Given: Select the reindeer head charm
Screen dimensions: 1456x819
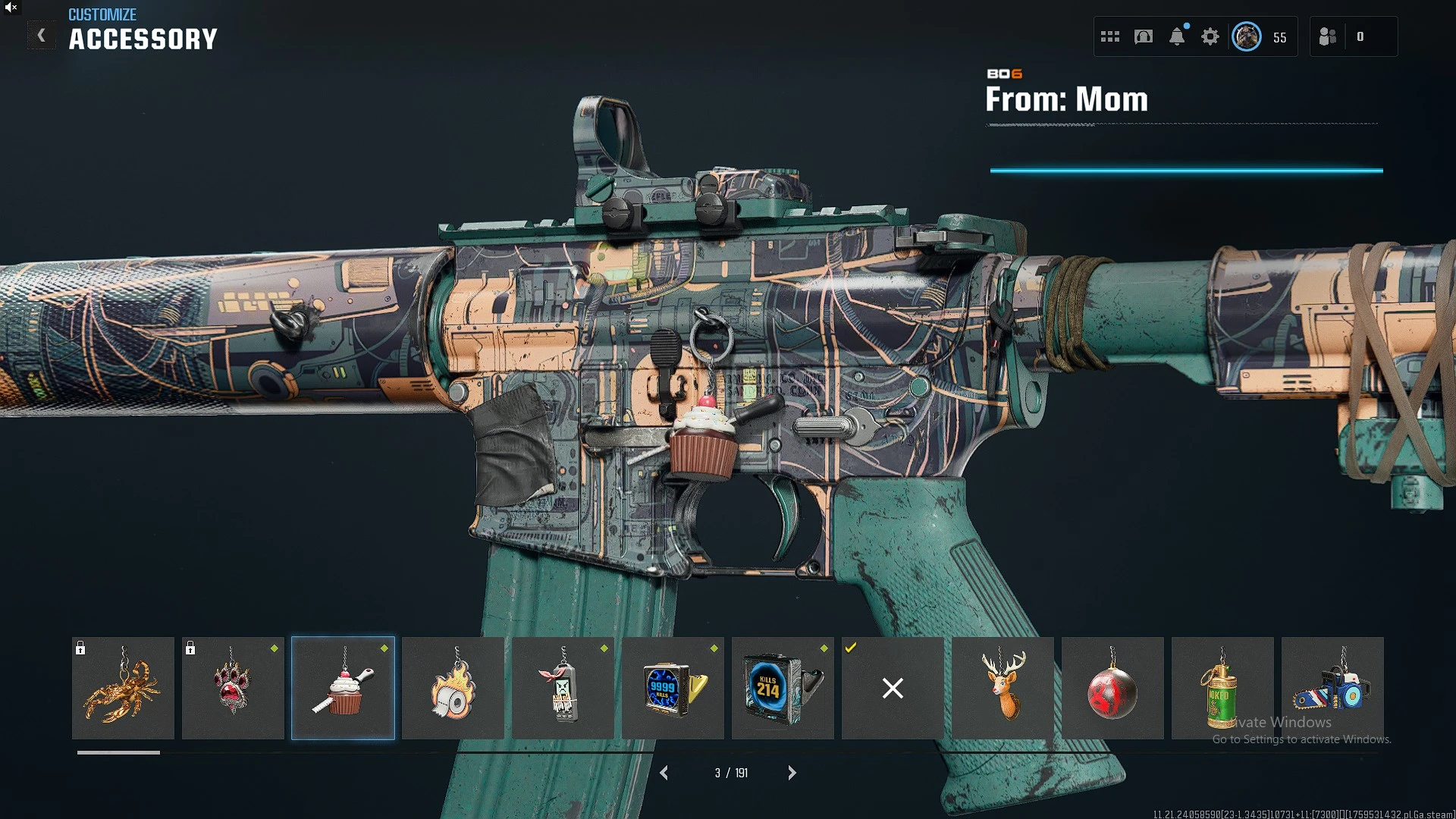Looking at the screenshot, I should (x=1003, y=688).
